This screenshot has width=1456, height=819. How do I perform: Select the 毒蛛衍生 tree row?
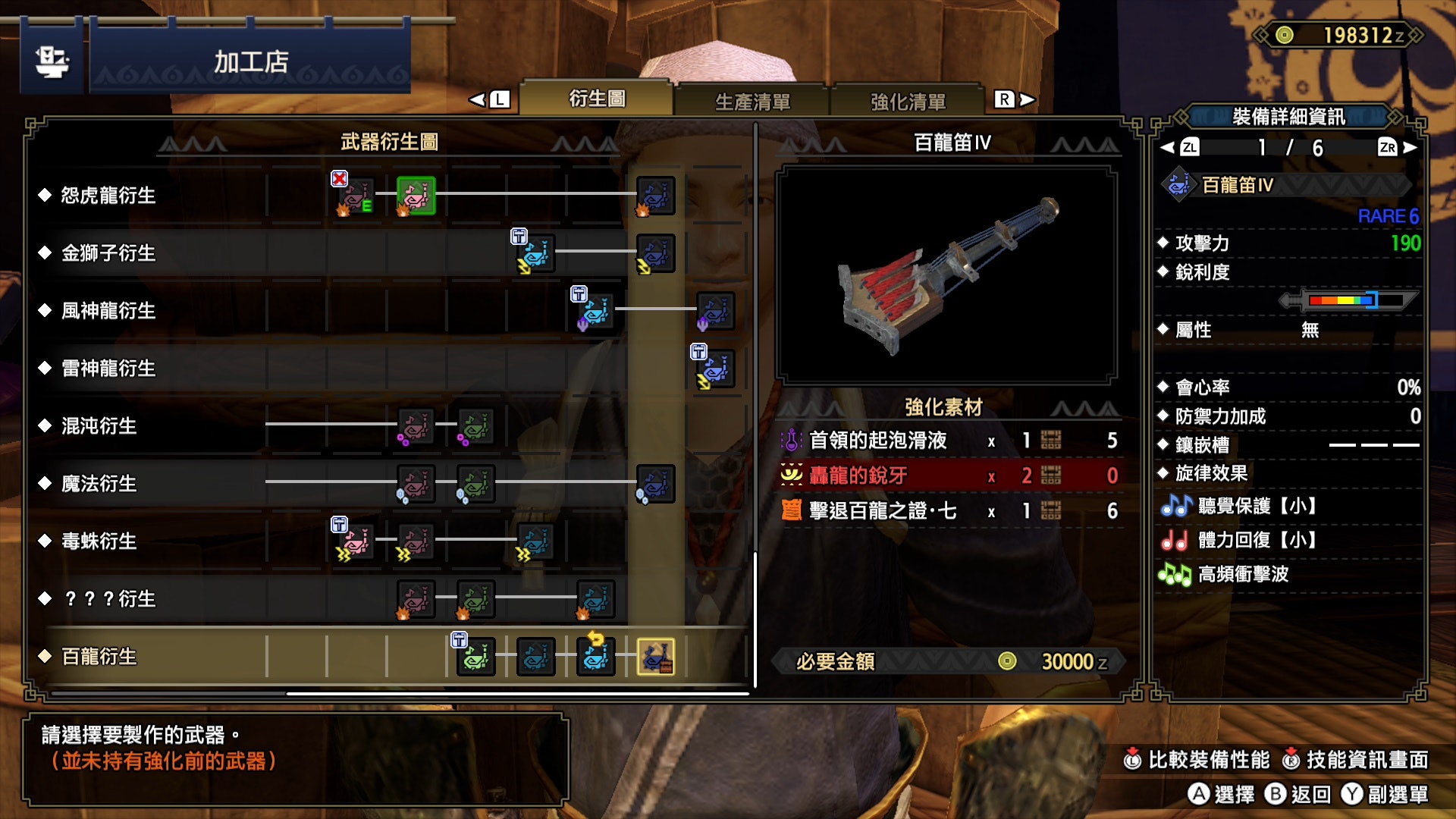click(99, 541)
